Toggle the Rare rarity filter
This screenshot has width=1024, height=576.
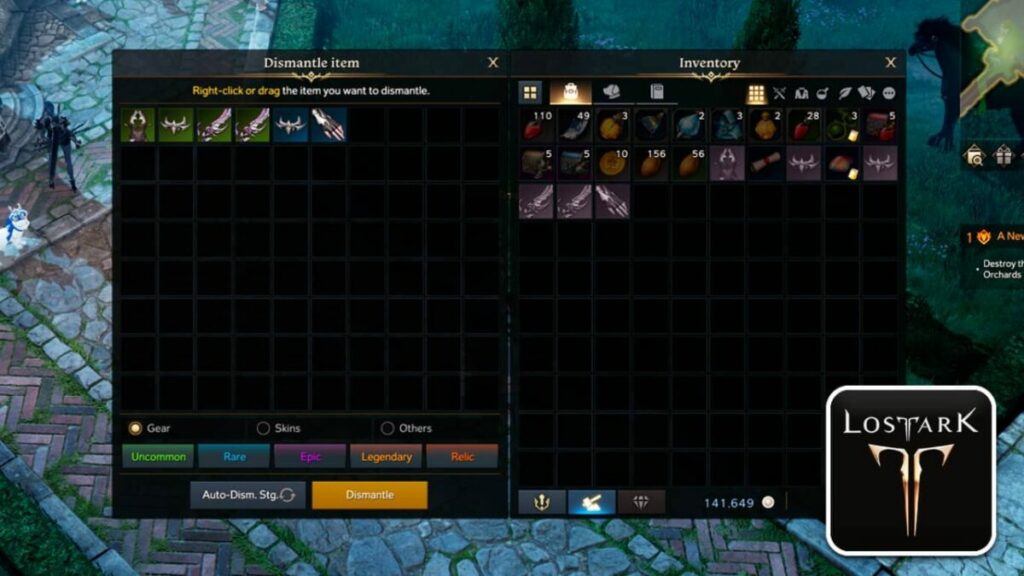[x=233, y=457]
